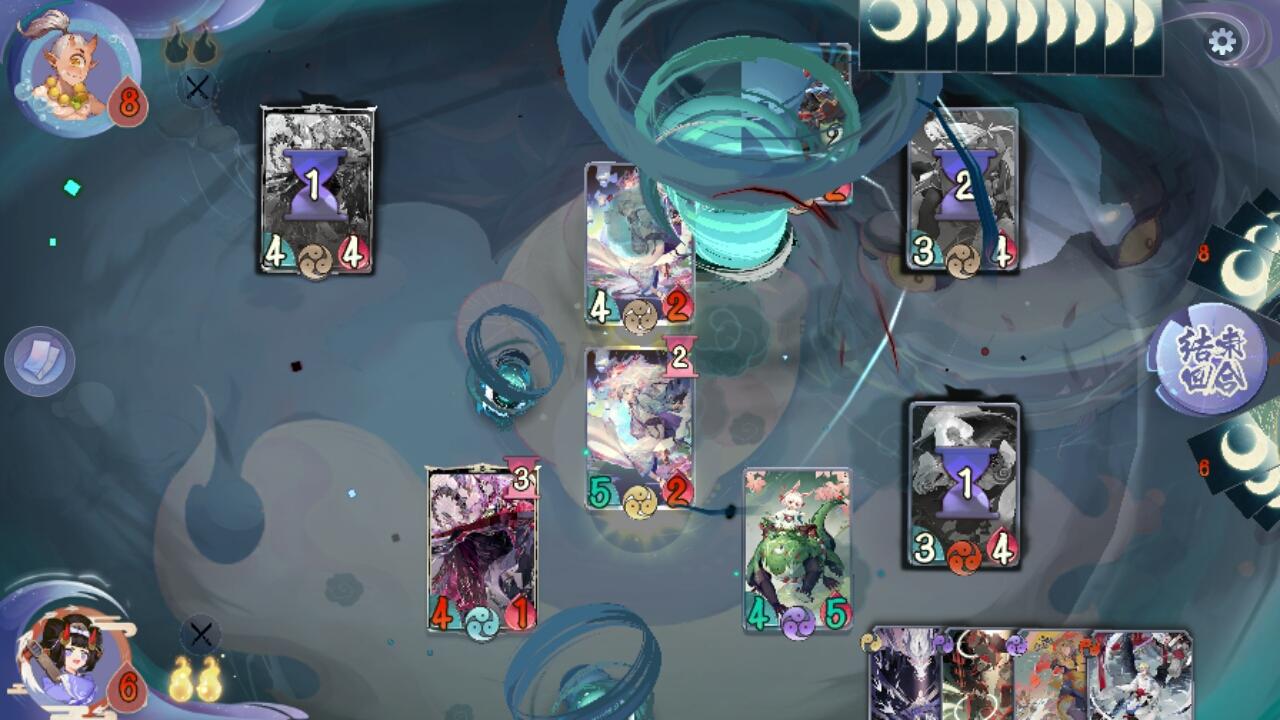Toggle your crossed-swords attack indicator
1280x720 pixels.
click(200, 631)
